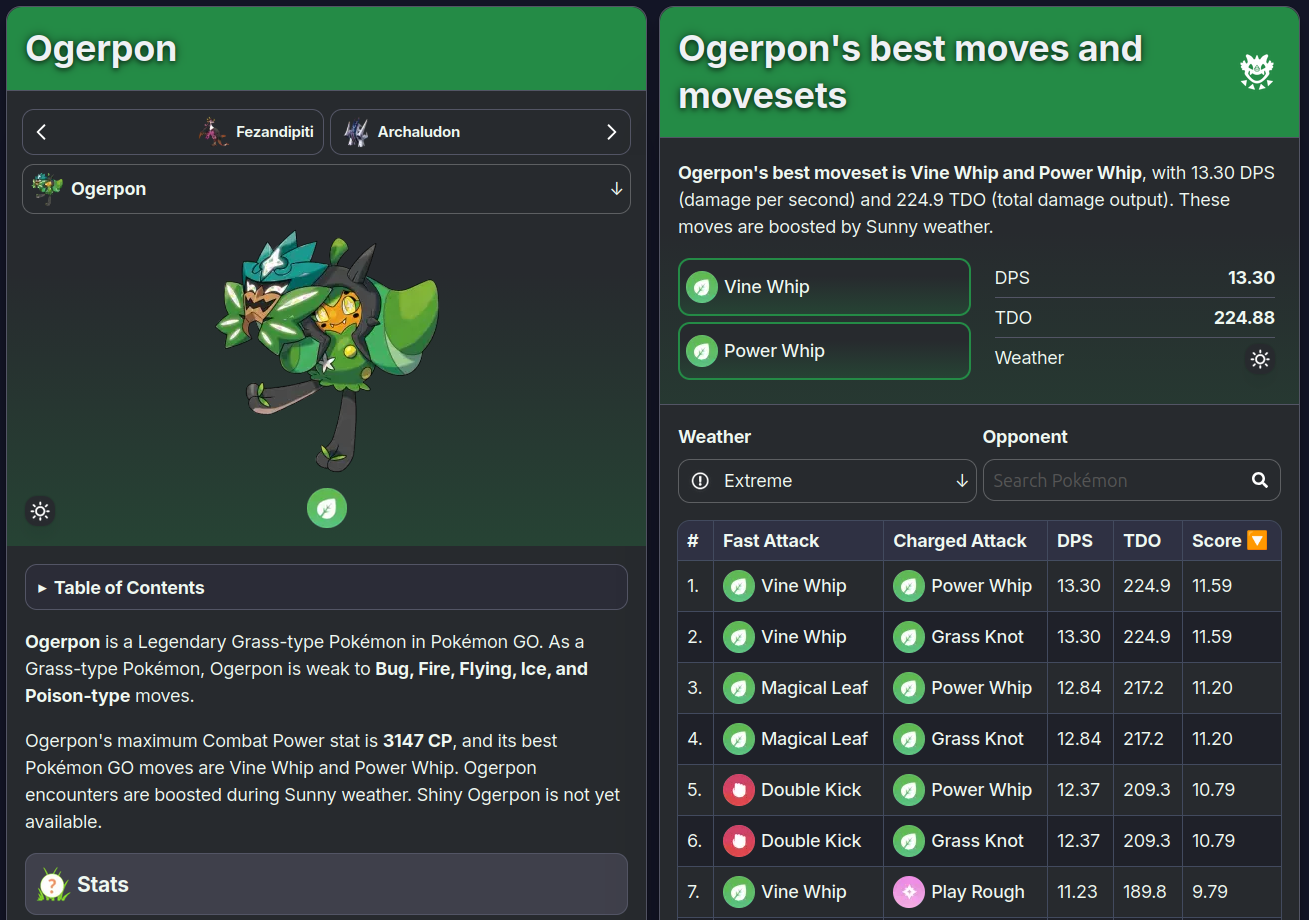Open the Ogerpon Pokémon selector dropdown
The height and width of the screenshot is (920, 1309).
pyautogui.click(x=327, y=188)
